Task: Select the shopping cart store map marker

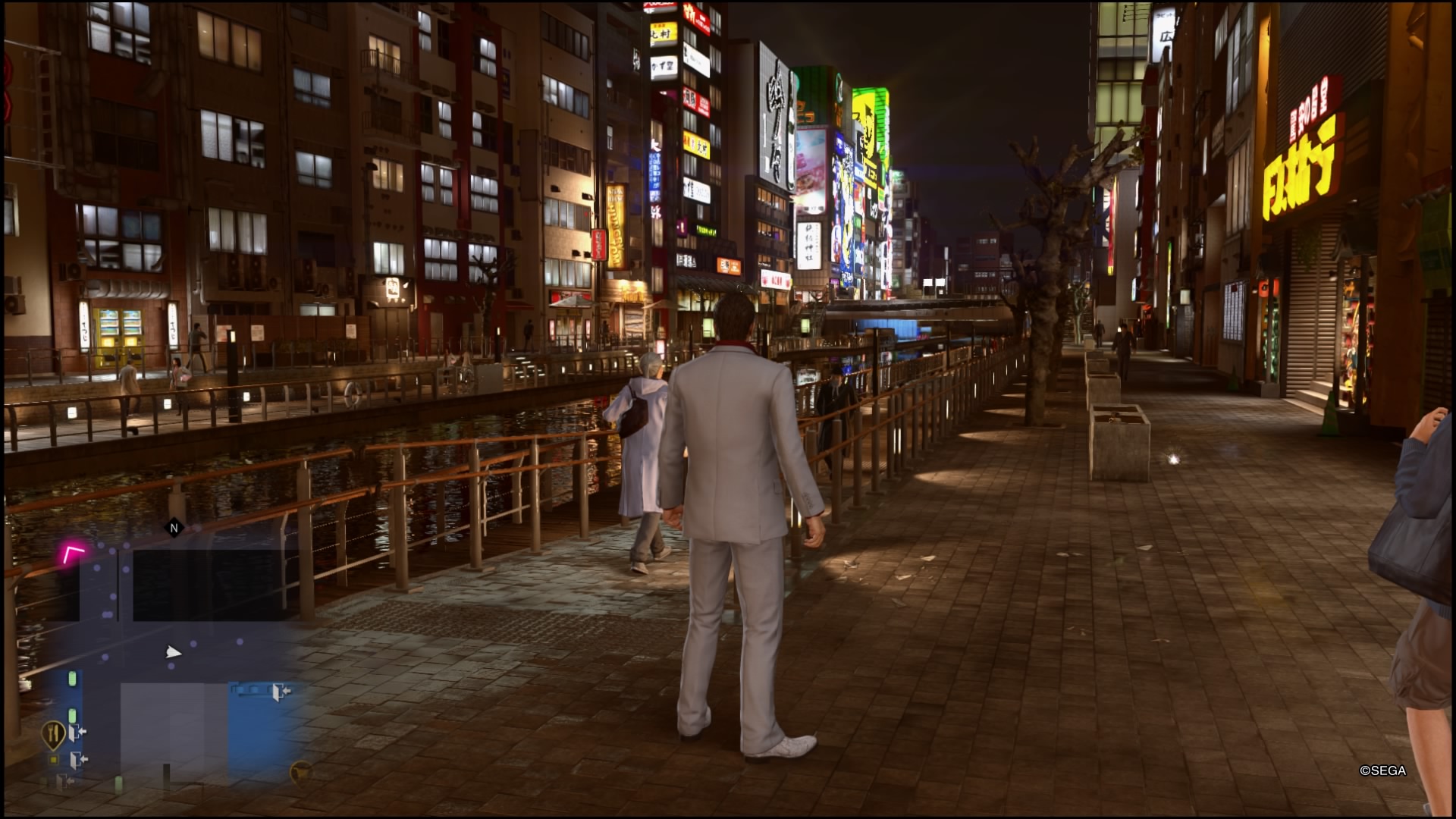Action: [300, 771]
